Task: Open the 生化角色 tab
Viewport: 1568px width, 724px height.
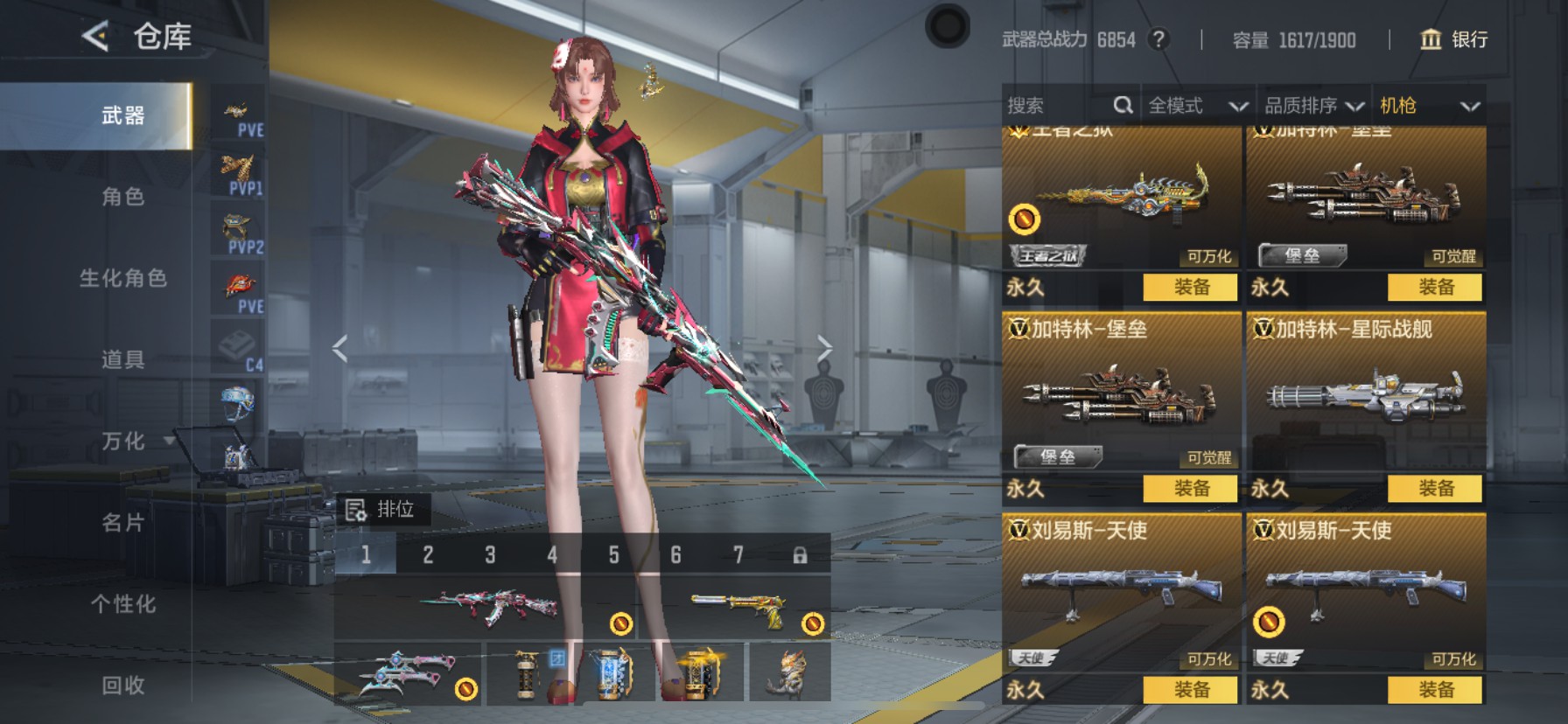Action: pos(122,278)
